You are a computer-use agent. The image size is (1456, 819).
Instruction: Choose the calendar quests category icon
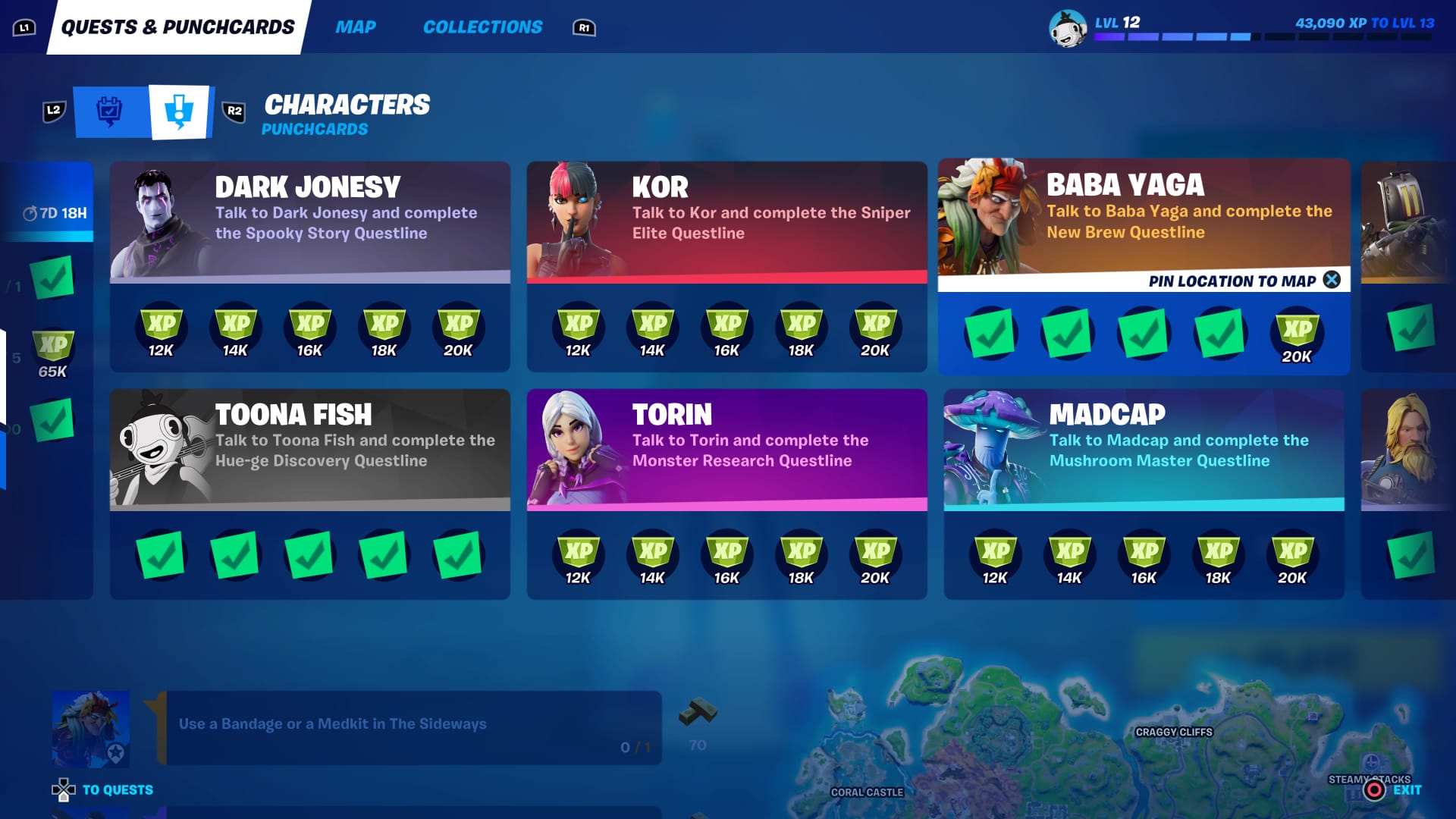pos(111,112)
